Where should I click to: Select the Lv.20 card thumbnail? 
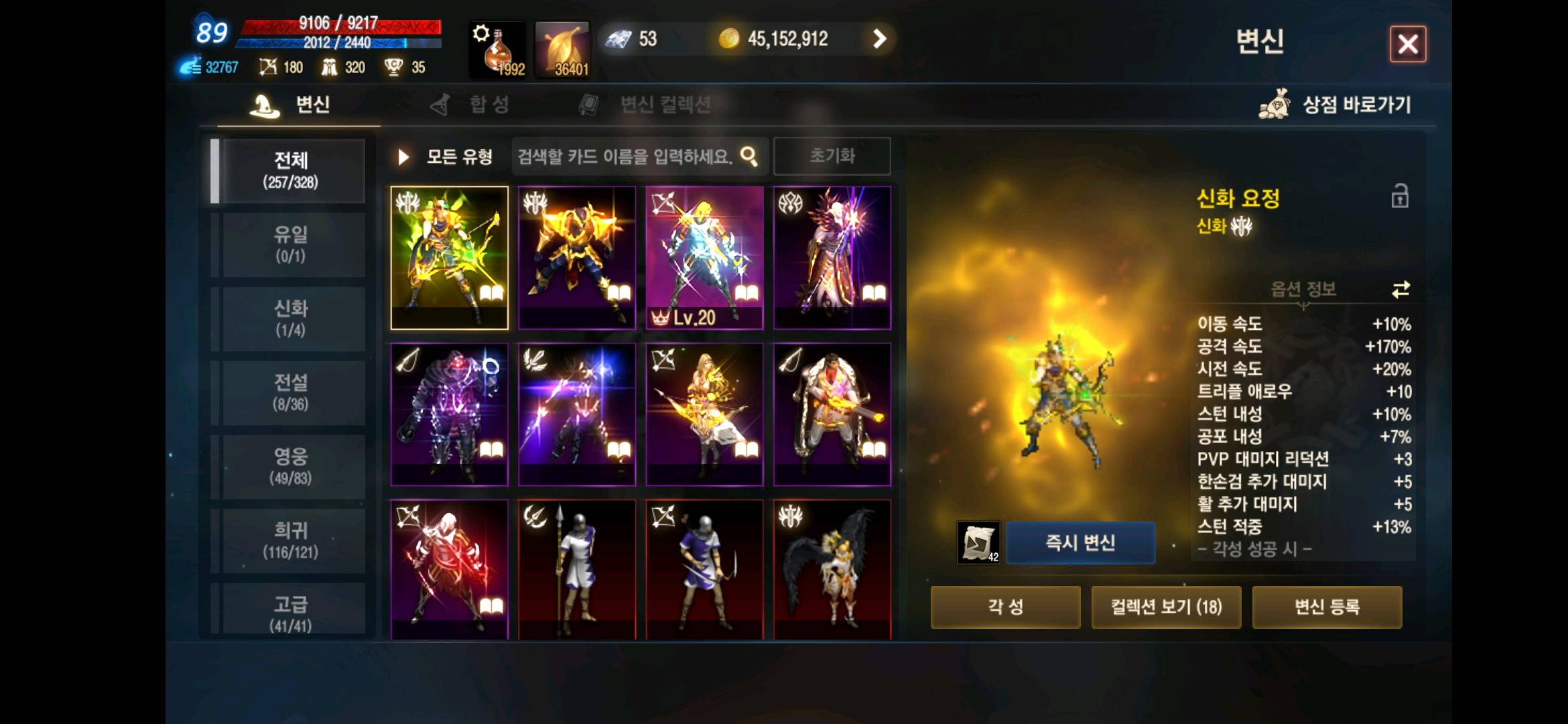pos(704,258)
